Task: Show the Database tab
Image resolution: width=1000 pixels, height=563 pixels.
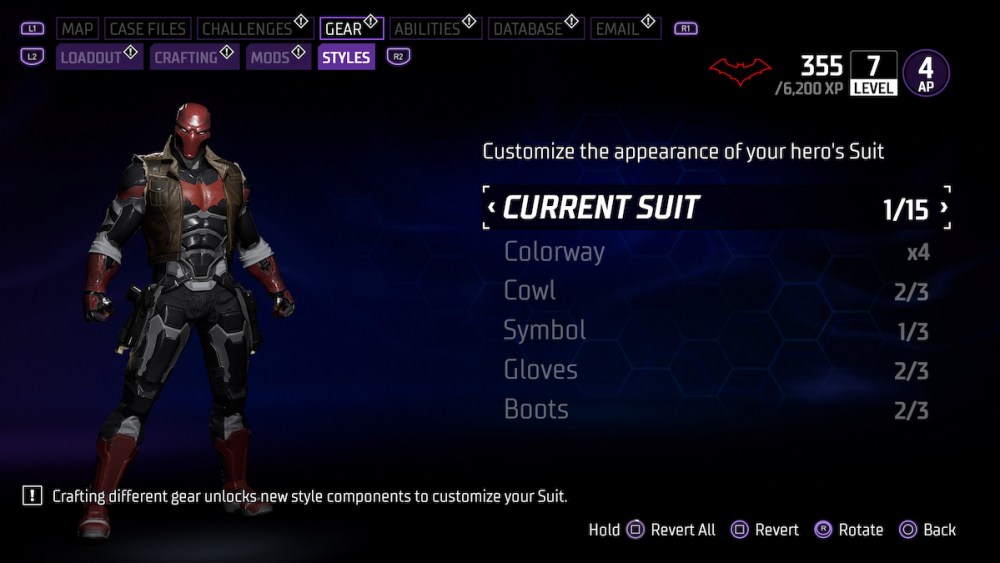Action: (x=527, y=29)
